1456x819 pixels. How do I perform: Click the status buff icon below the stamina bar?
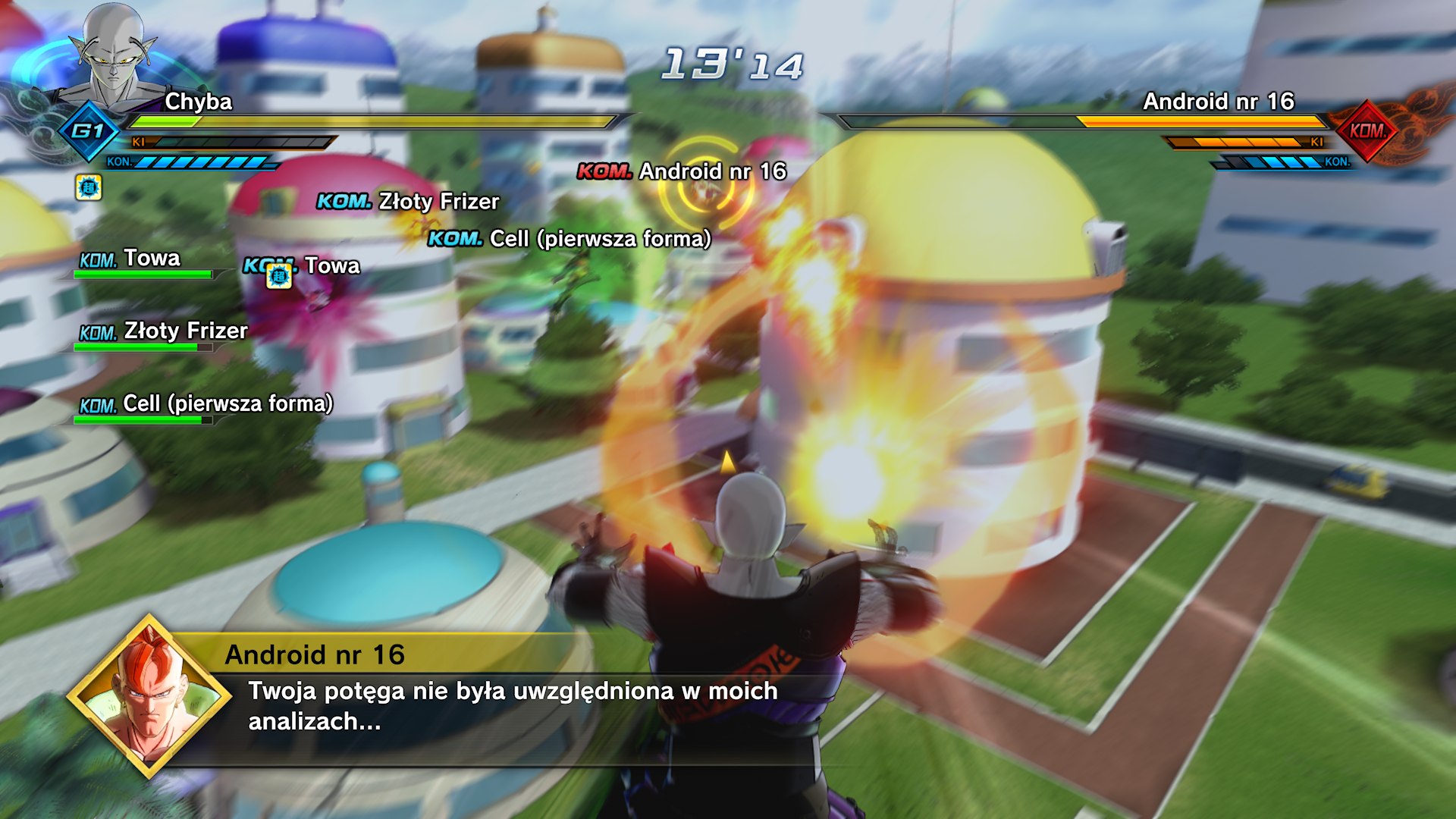(89, 187)
